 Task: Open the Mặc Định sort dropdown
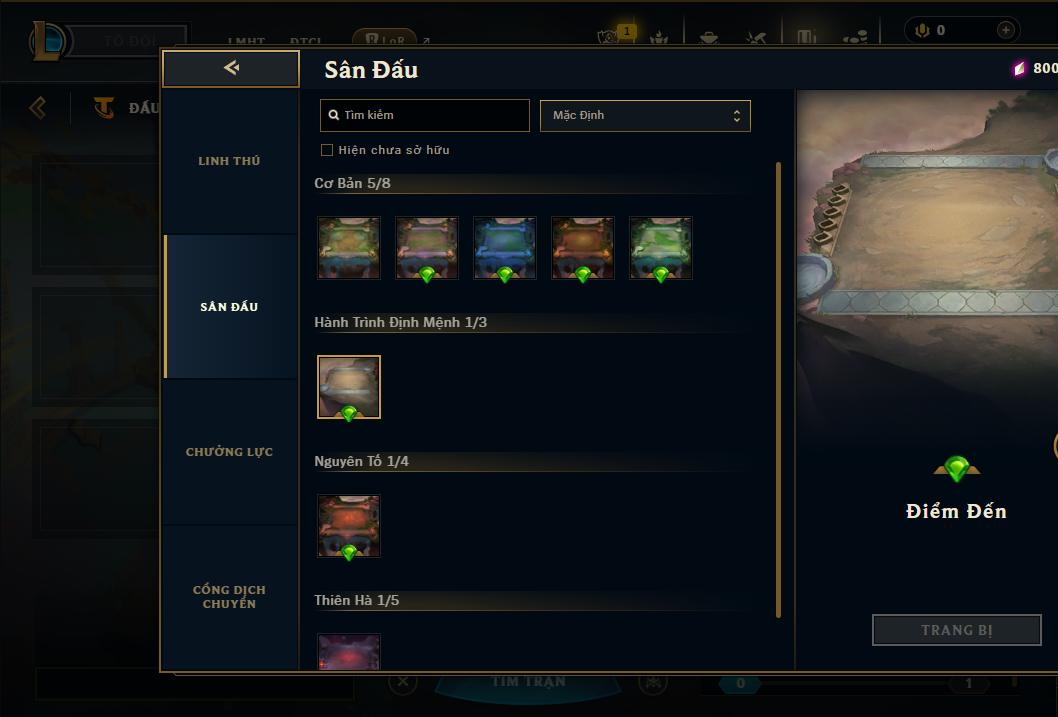pyautogui.click(x=645, y=115)
